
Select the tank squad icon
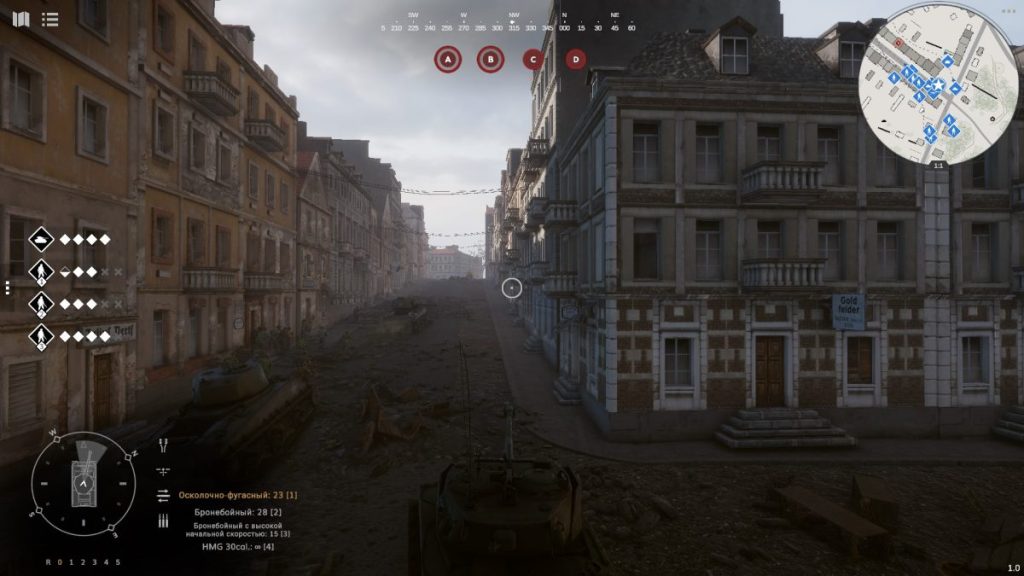click(x=41, y=240)
